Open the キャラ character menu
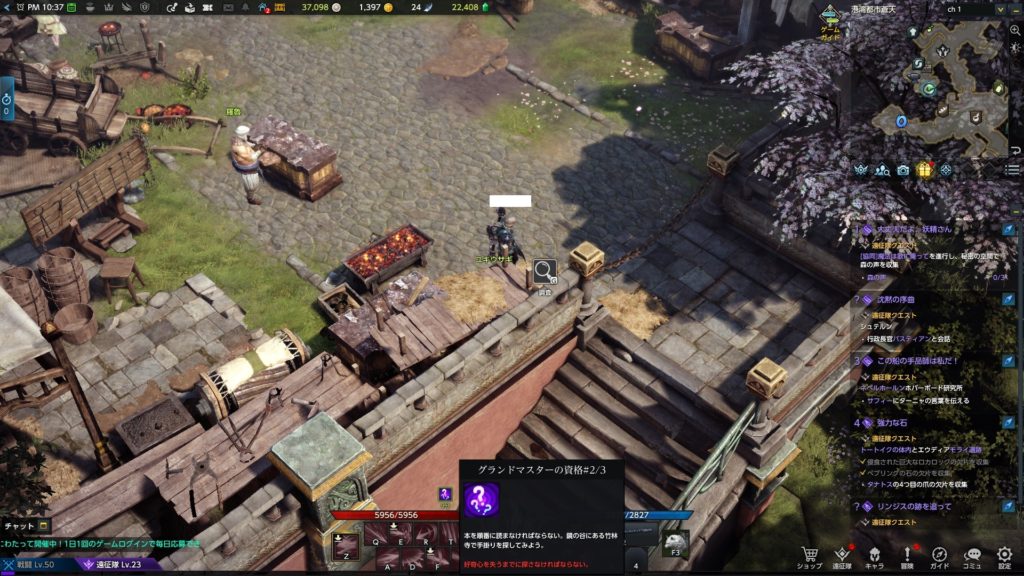The image size is (1024, 576). pyautogui.click(x=874, y=556)
